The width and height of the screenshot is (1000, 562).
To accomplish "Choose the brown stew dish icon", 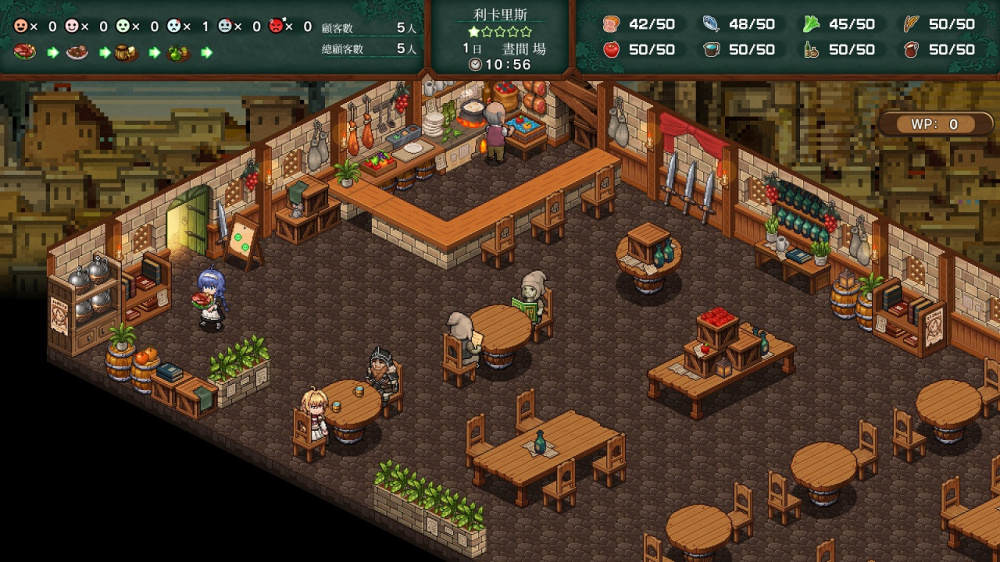I will 77,52.
